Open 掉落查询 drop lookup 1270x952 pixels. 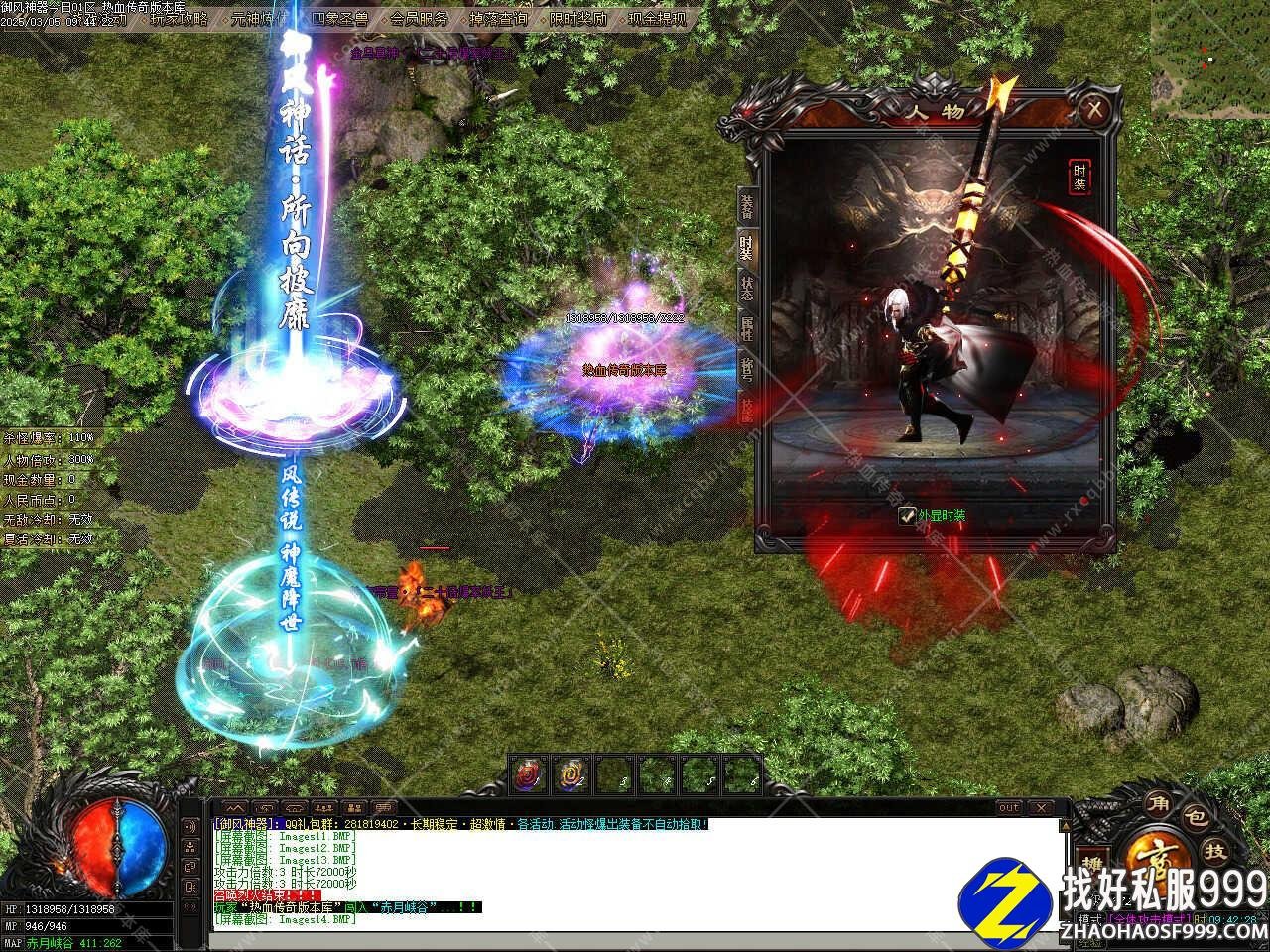[x=497, y=18]
